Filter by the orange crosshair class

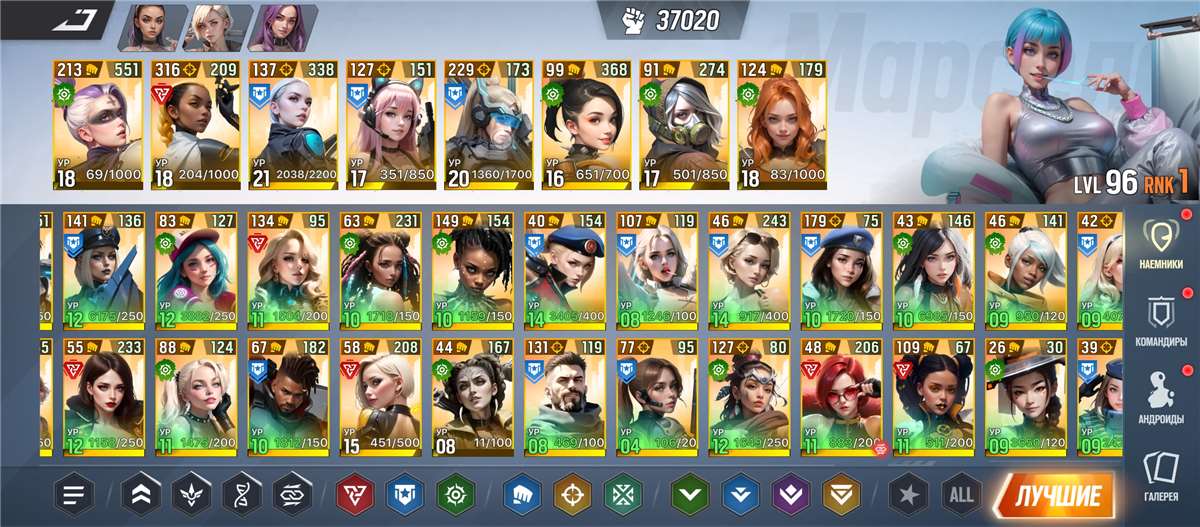pyautogui.click(x=572, y=495)
